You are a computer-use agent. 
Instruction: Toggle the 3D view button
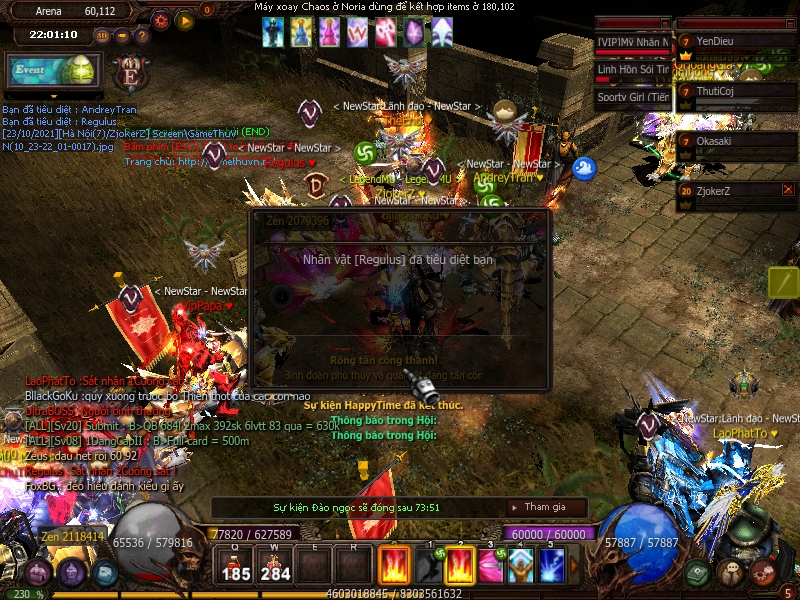tap(102, 36)
